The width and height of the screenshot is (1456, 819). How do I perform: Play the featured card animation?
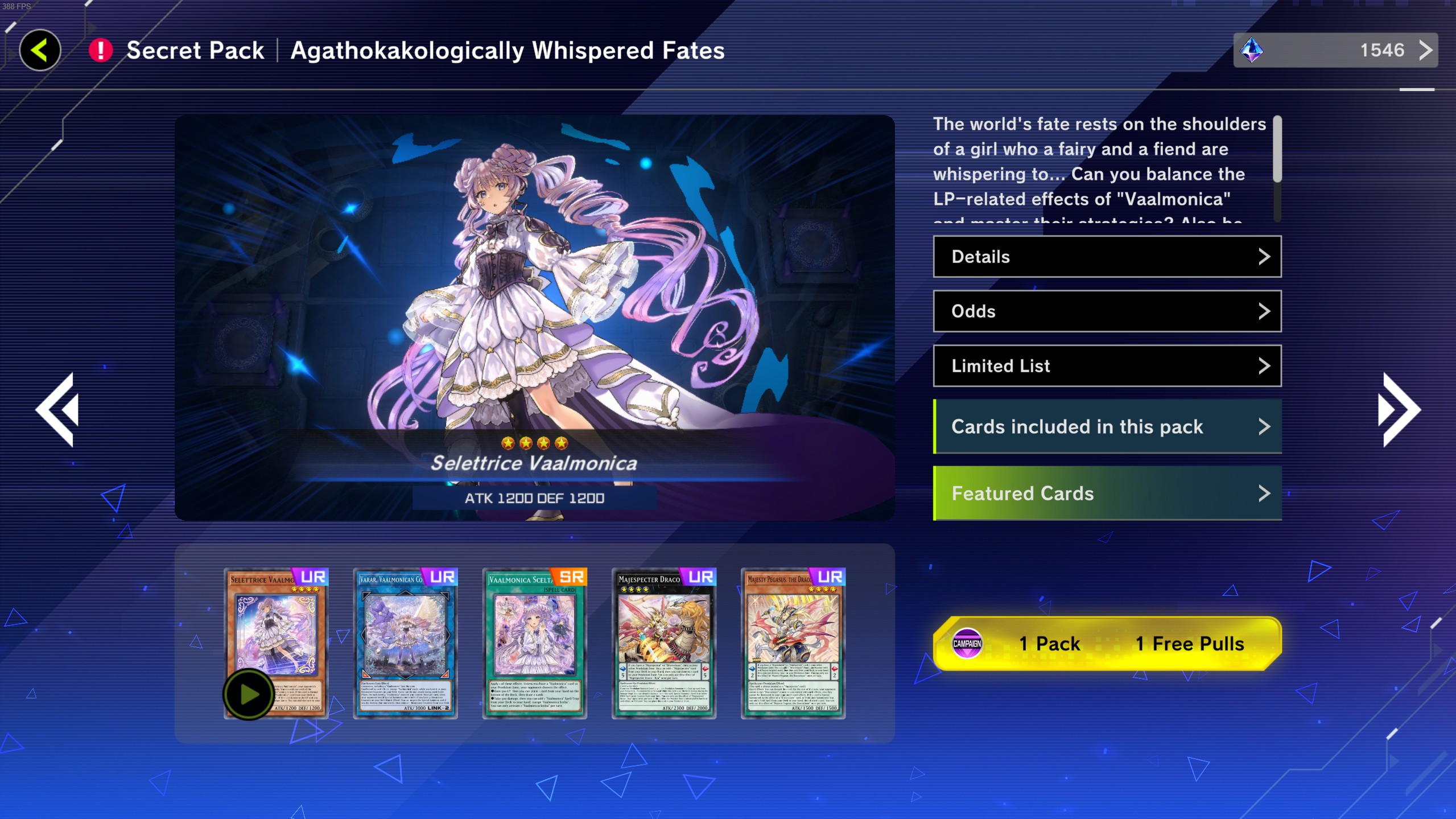pyautogui.click(x=249, y=694)
